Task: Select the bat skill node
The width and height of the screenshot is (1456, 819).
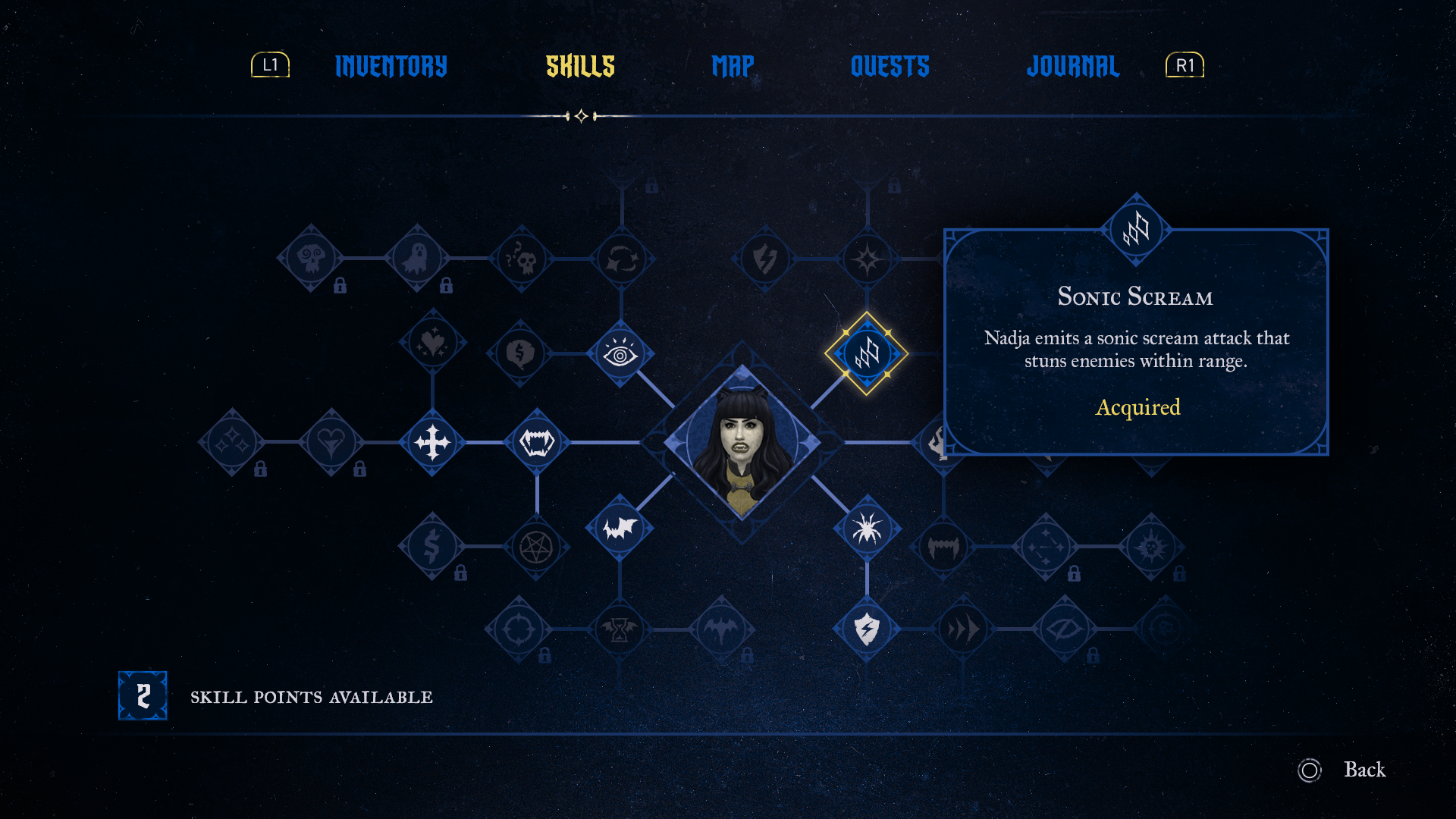Action: pos(620,528)
